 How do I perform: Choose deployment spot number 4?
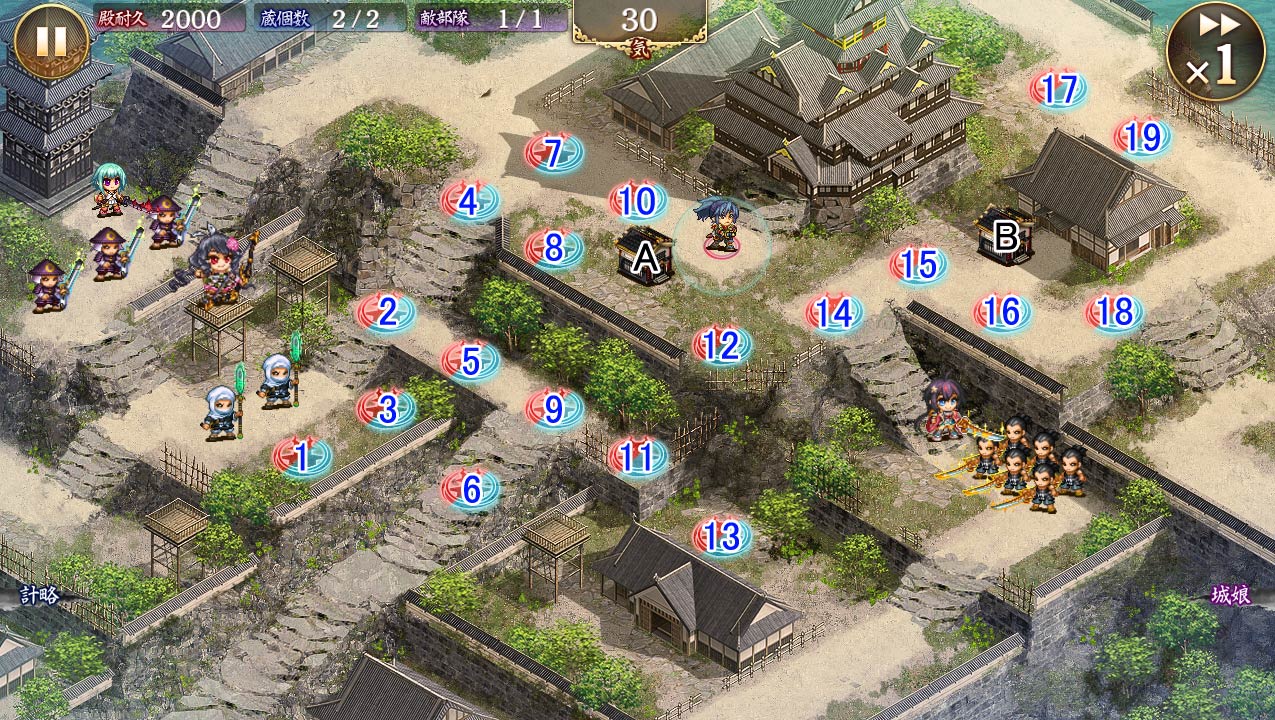[470, 202]
